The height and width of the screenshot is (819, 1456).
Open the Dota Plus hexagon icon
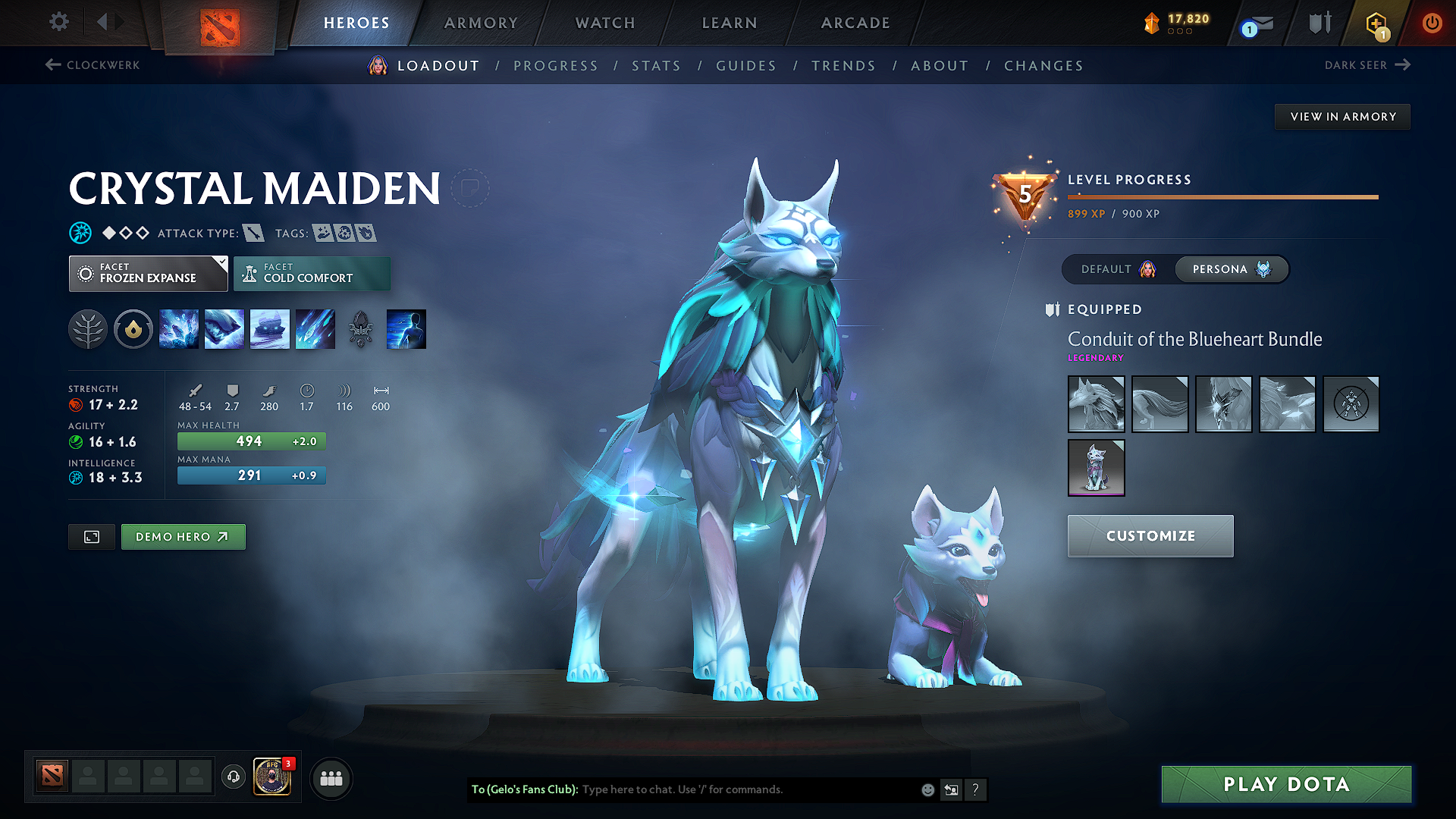1374,23
